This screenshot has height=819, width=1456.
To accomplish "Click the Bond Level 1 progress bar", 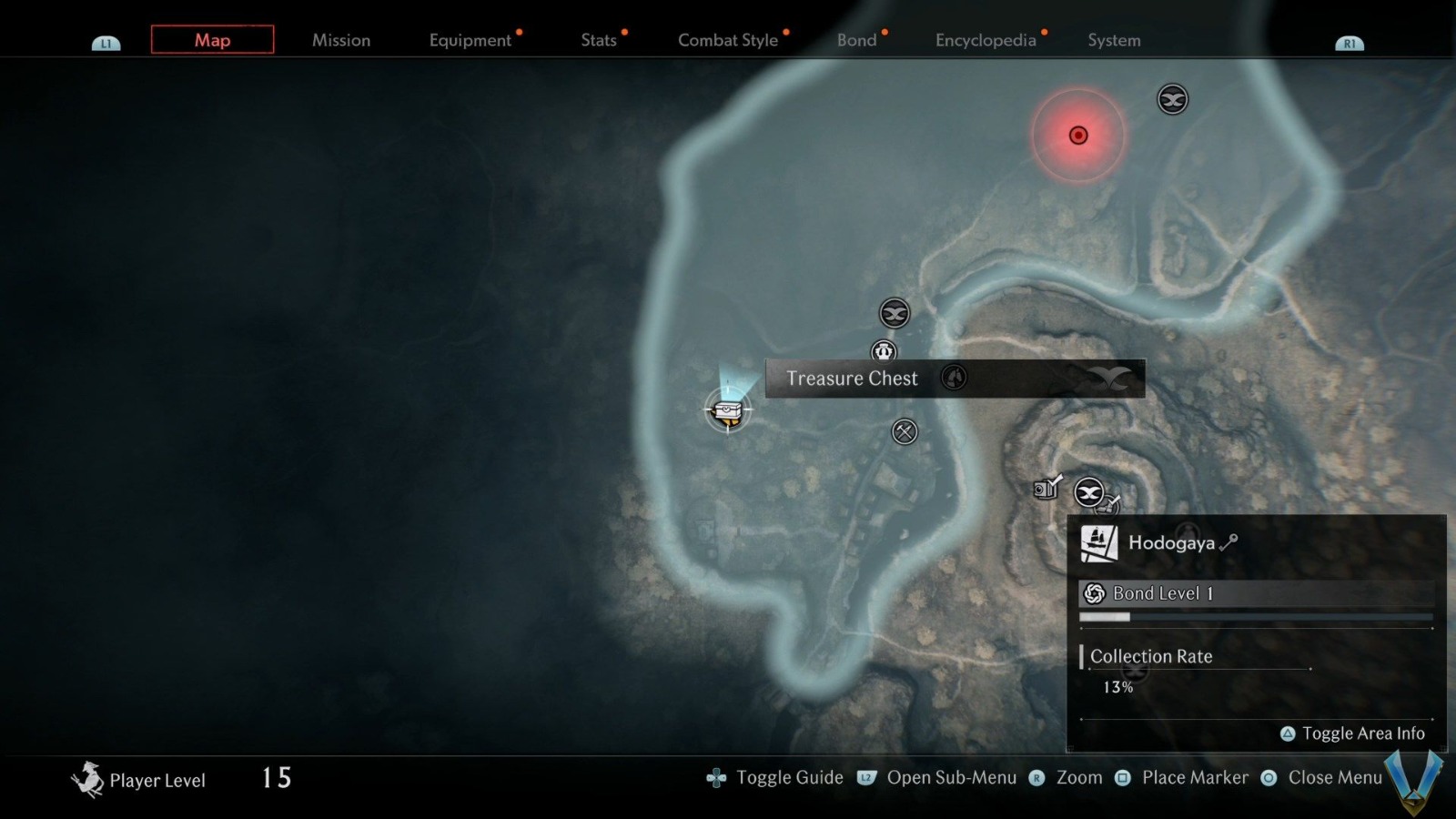I will 1256,616.
